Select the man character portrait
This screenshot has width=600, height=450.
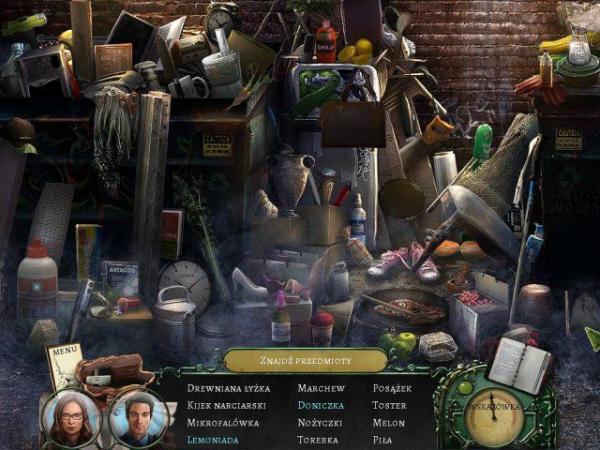tap(138, 416)
